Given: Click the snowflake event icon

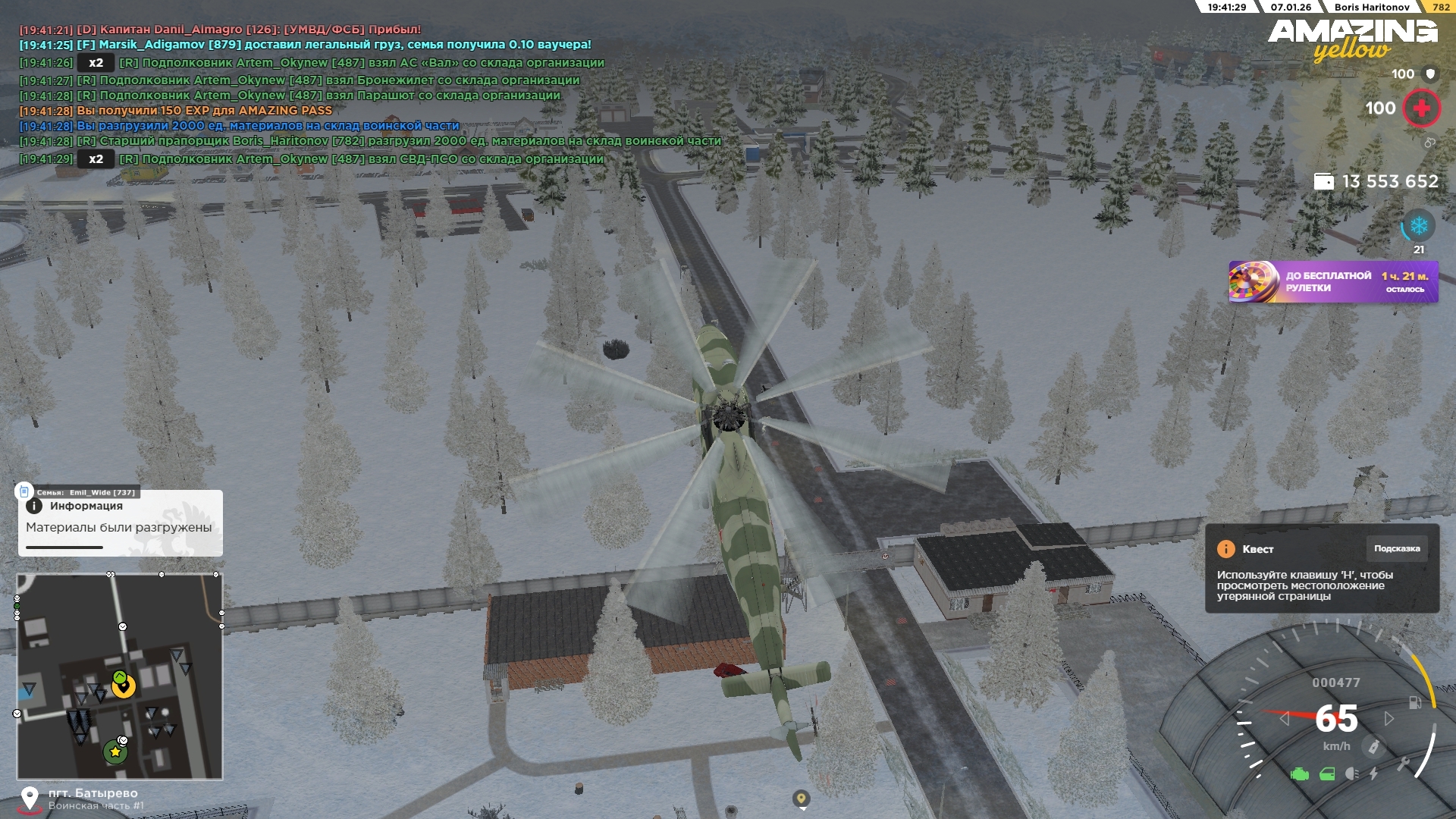Looking at the screenshot, I should tap(1418, 226).
